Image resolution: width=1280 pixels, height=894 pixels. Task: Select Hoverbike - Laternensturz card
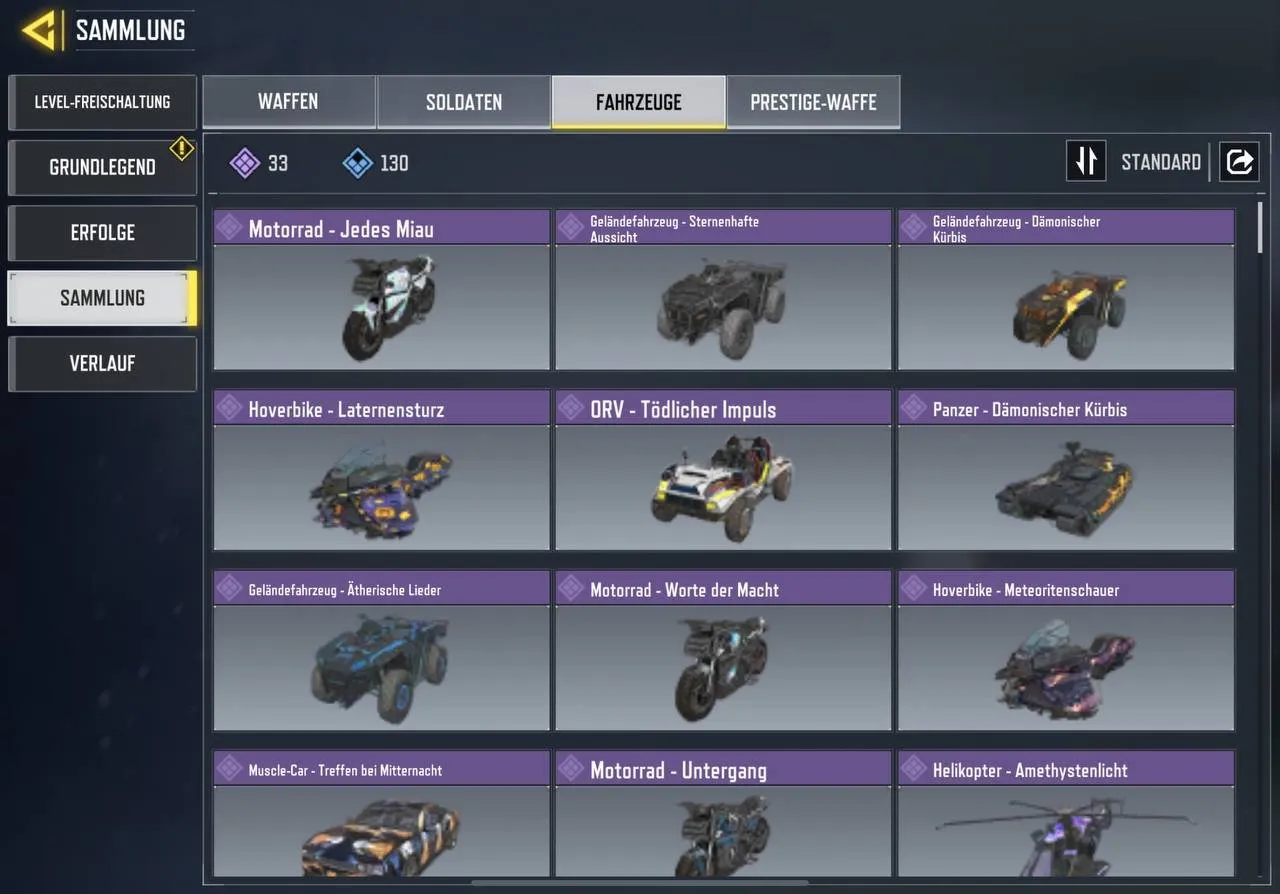[x=380, y=470]
